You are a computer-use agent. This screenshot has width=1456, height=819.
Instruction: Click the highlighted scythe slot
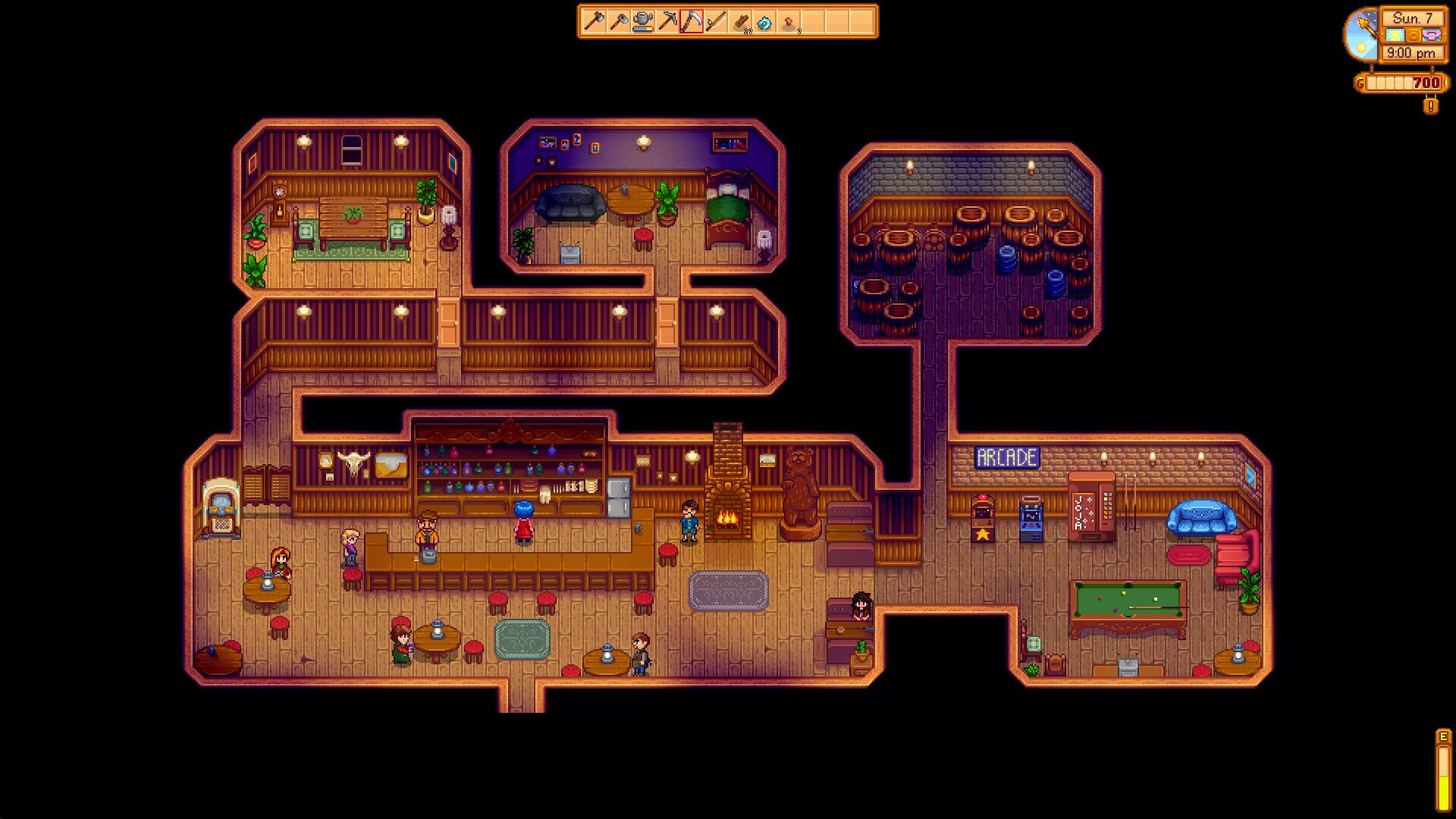point(692,22)
